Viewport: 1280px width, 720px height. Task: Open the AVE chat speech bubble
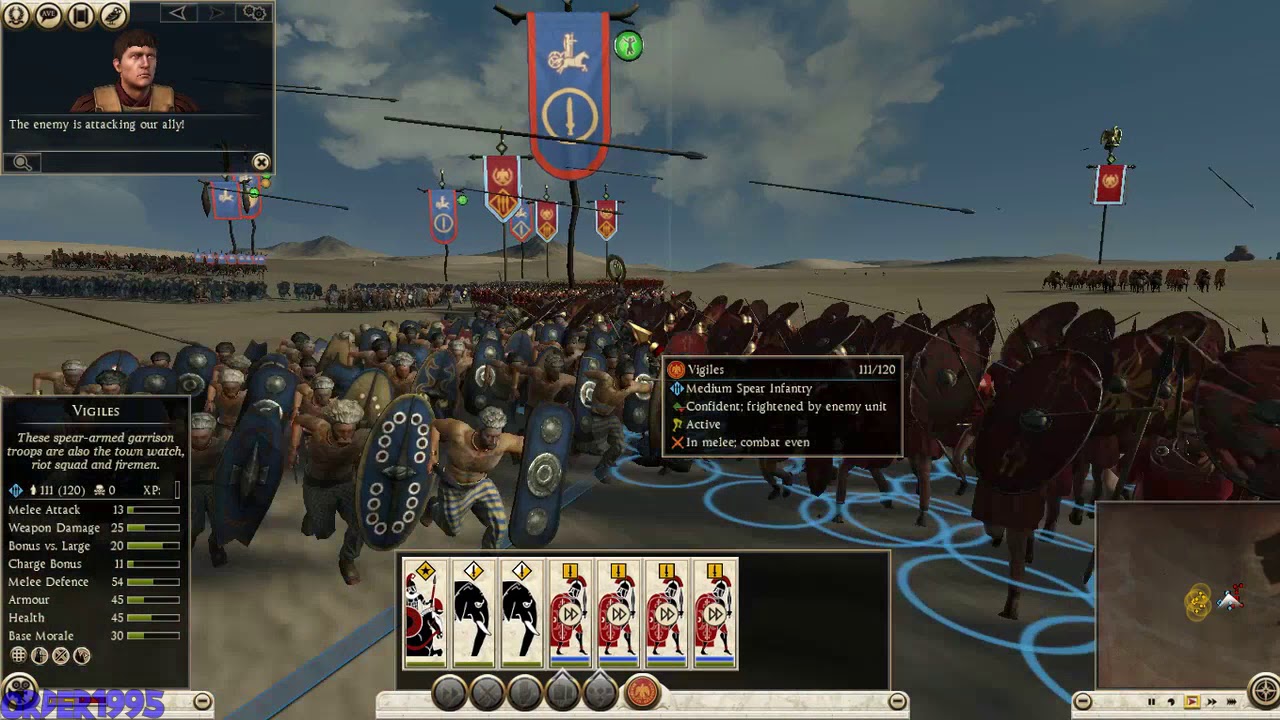48,15
